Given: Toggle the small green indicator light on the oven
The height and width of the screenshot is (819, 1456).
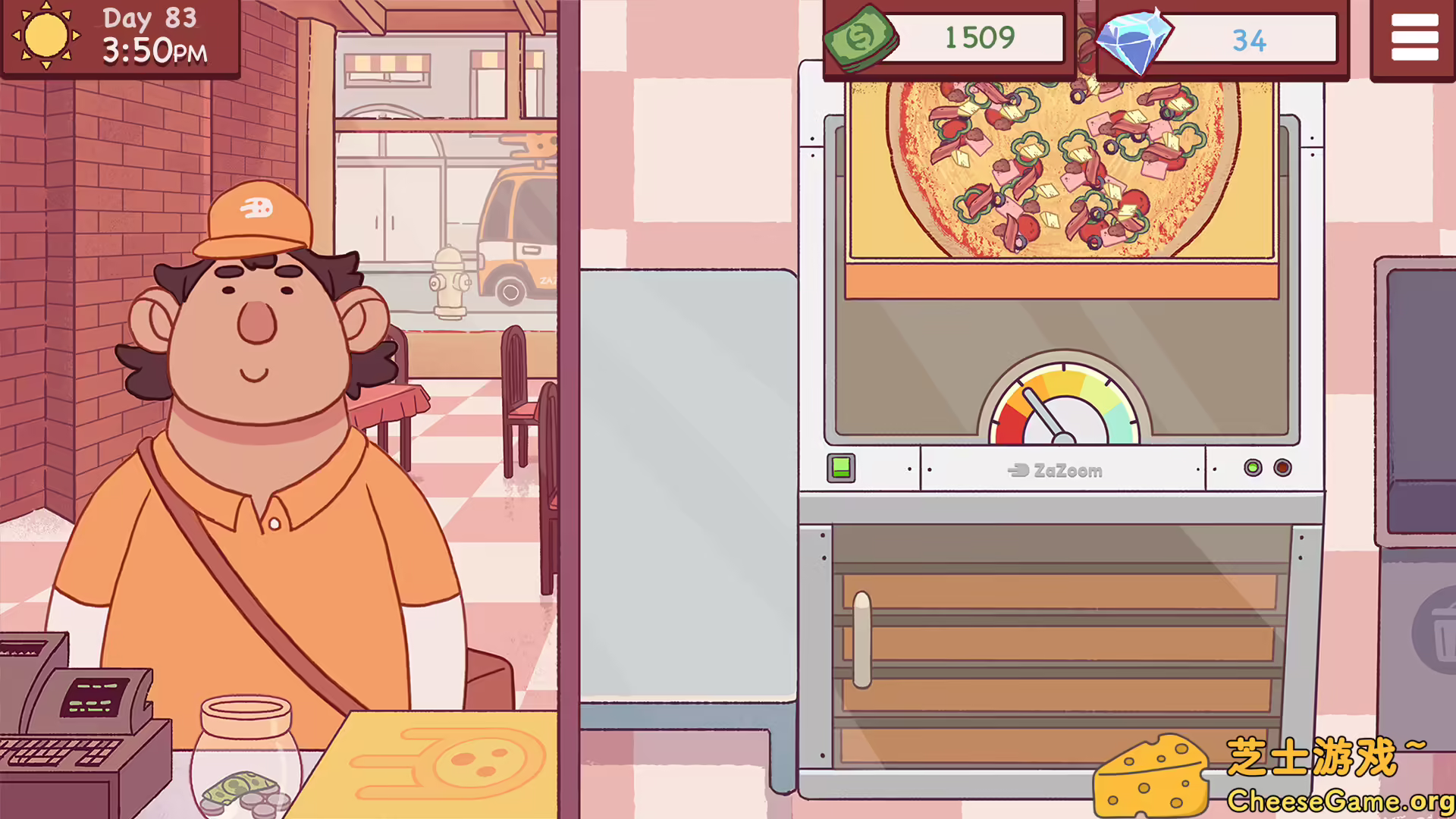Looking at the screenshot, I should (1252, 468).
